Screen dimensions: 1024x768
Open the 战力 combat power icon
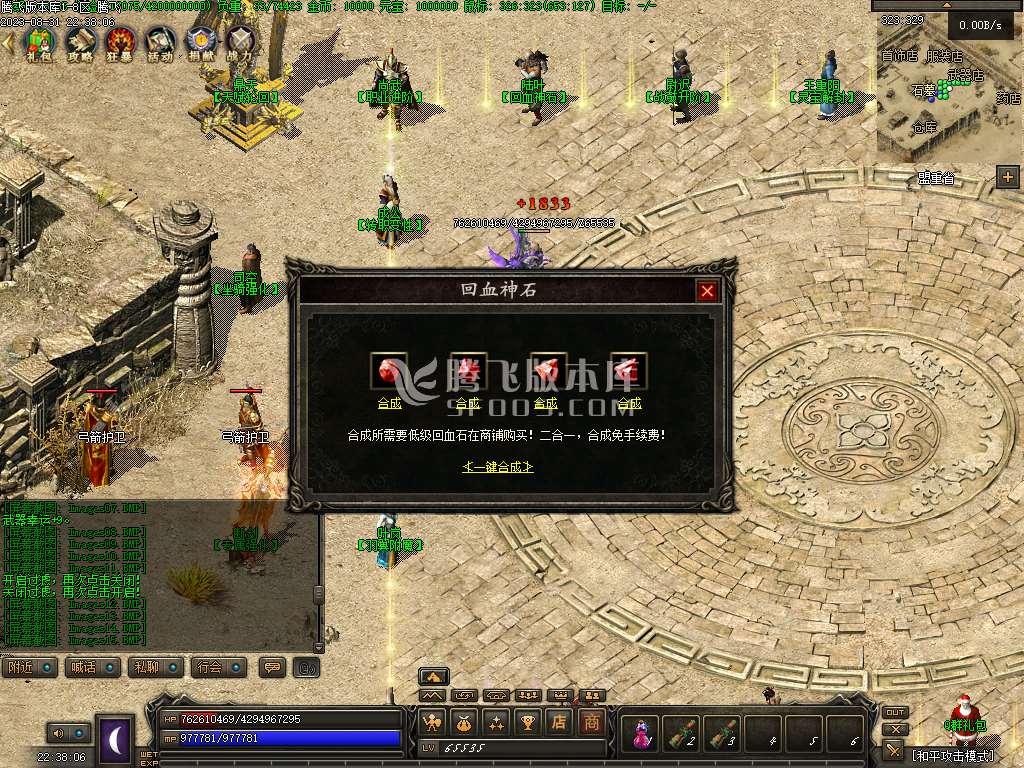pos(240,43)
